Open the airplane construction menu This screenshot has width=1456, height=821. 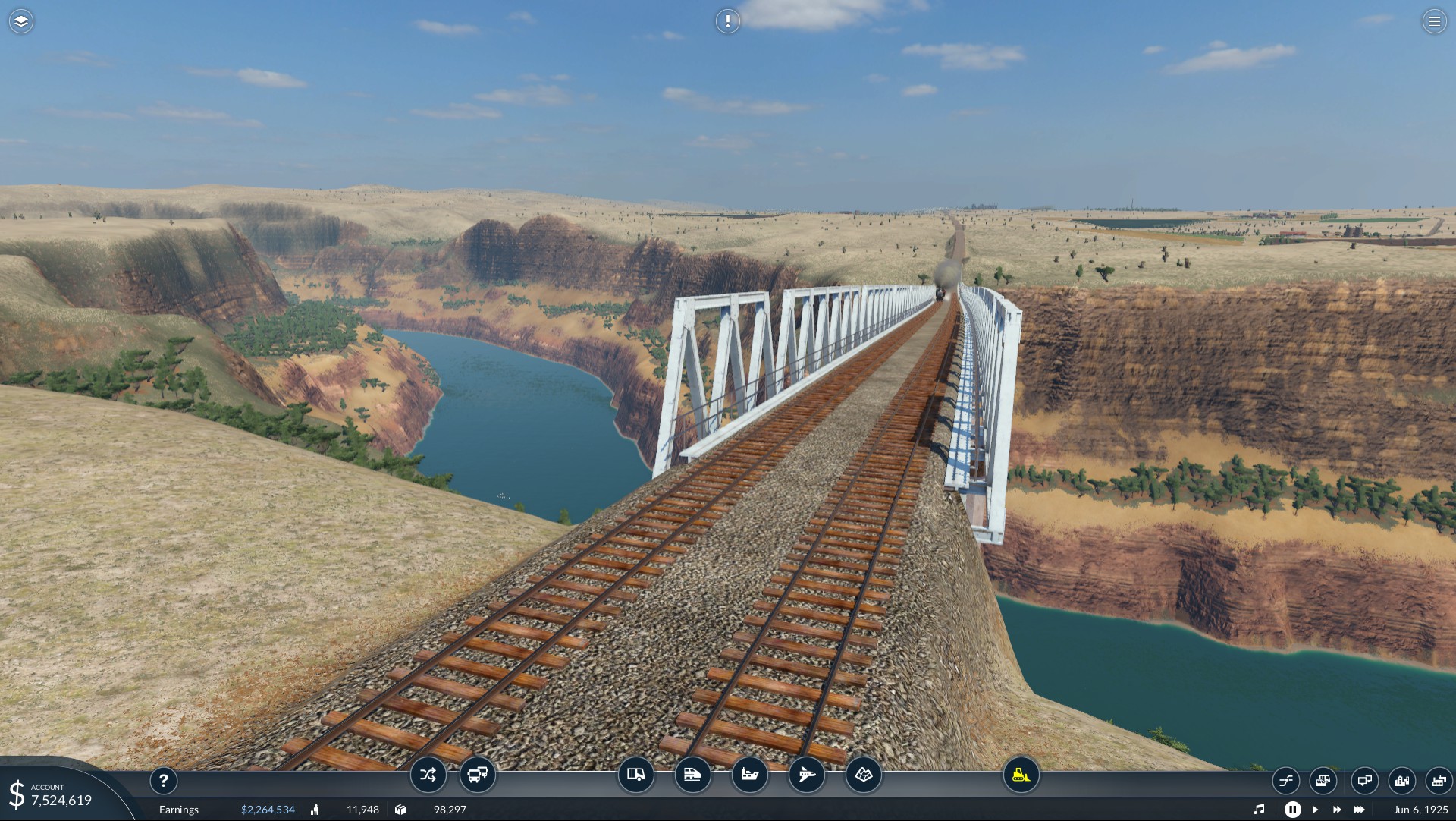pos(806,775)
